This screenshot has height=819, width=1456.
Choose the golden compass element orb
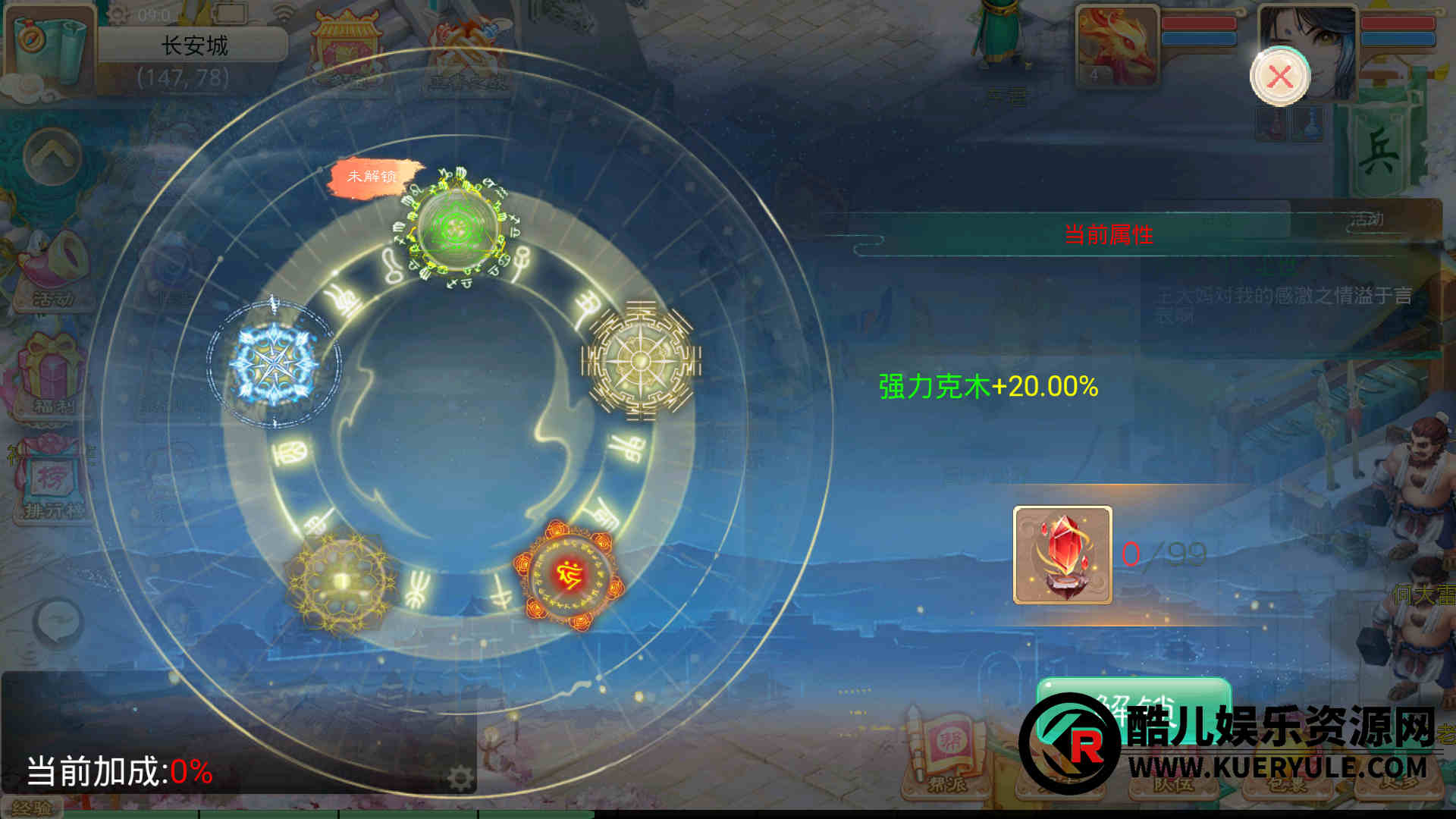(x=641, y=359)
